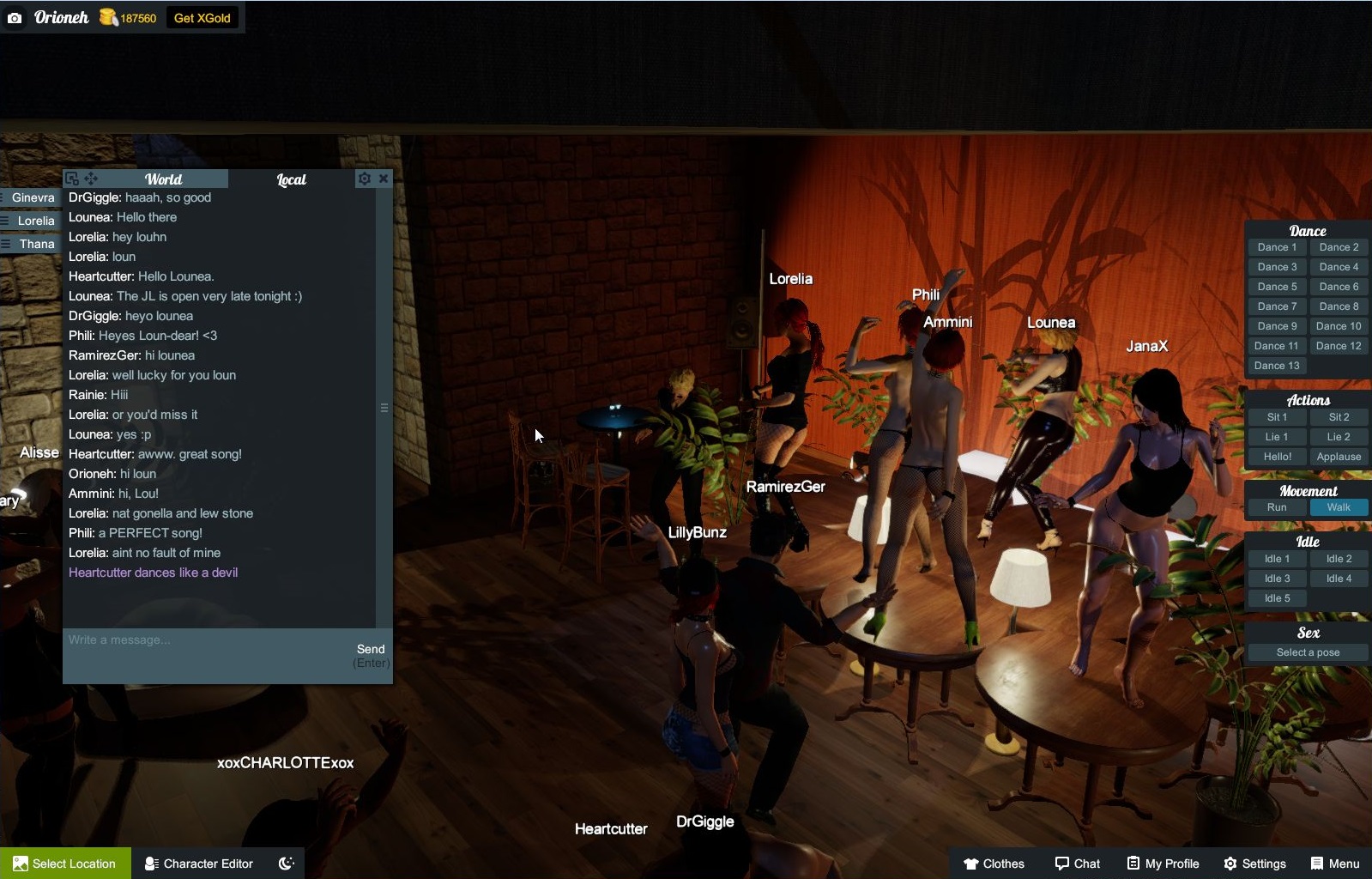Perform the Applause action
The image size is (1372, 879).
coord(1339,457)
